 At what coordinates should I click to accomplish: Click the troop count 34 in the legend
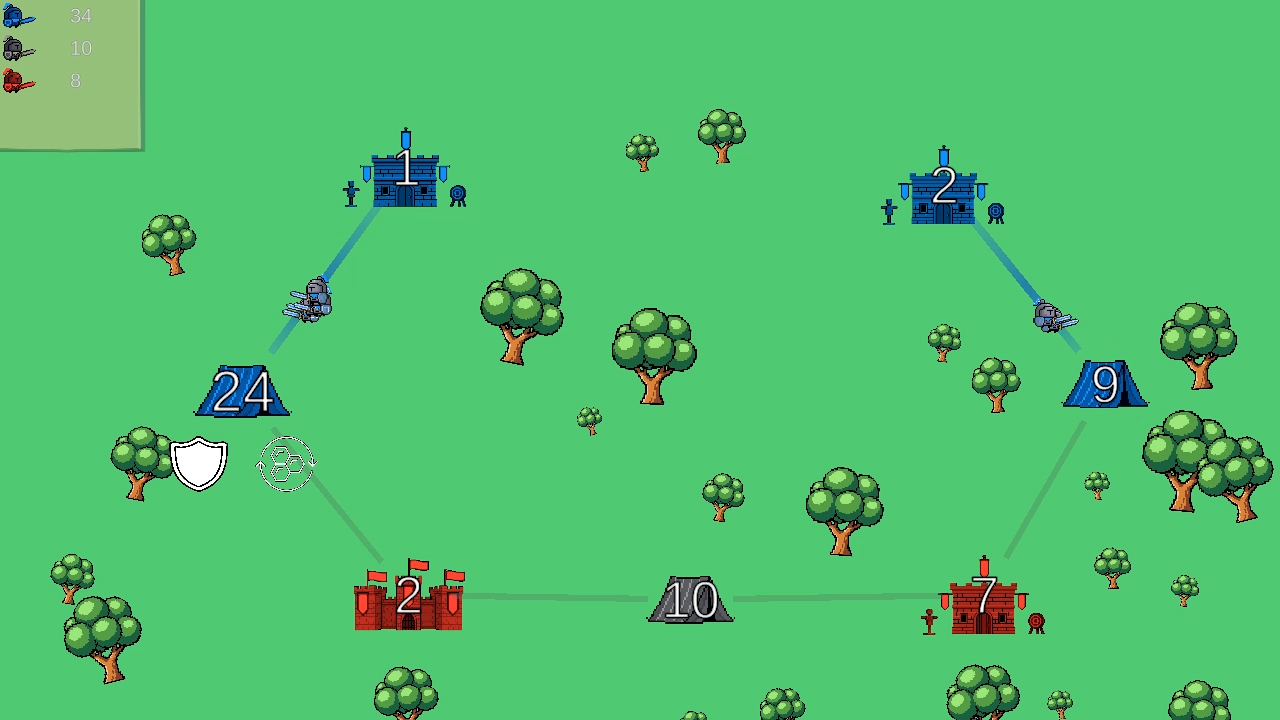tap(80, 16)
